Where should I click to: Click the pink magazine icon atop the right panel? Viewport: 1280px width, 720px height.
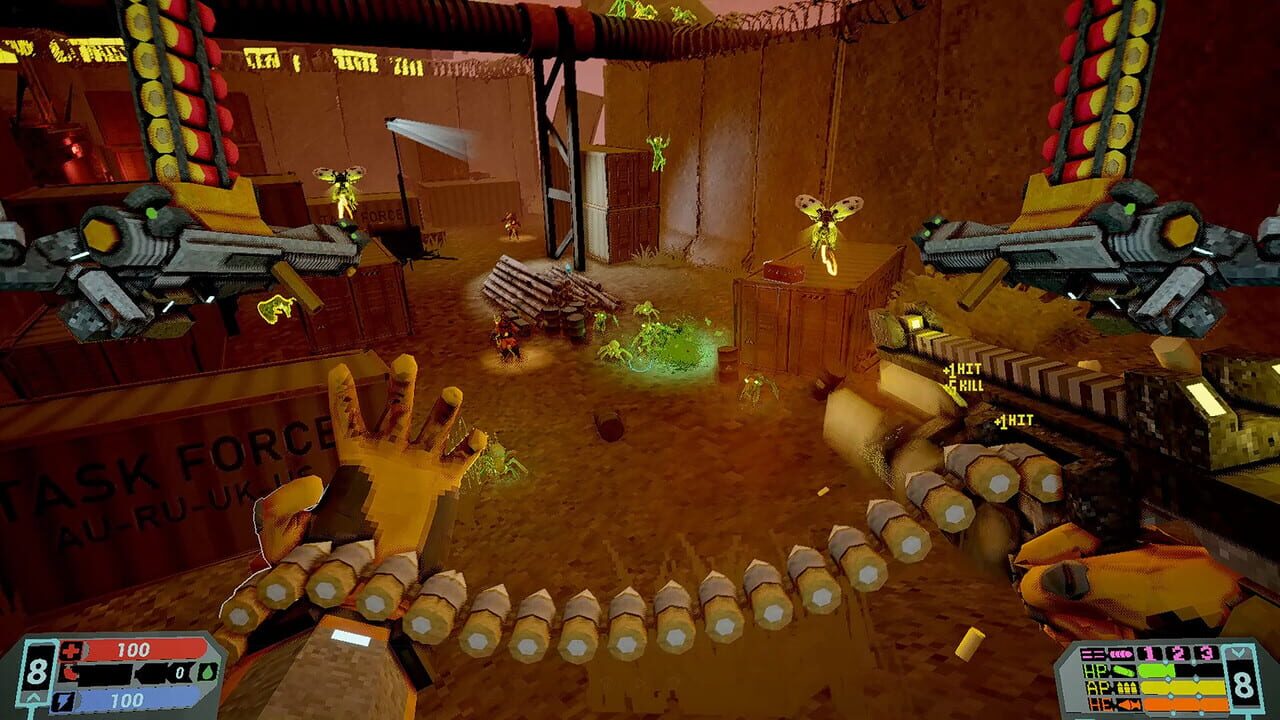[x=1120, y=653]
